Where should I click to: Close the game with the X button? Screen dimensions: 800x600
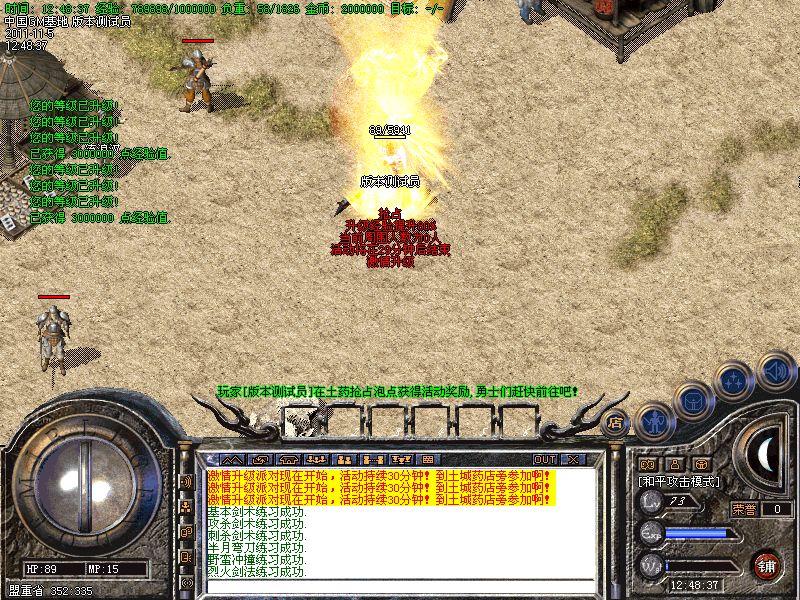(x=573, y=460)
